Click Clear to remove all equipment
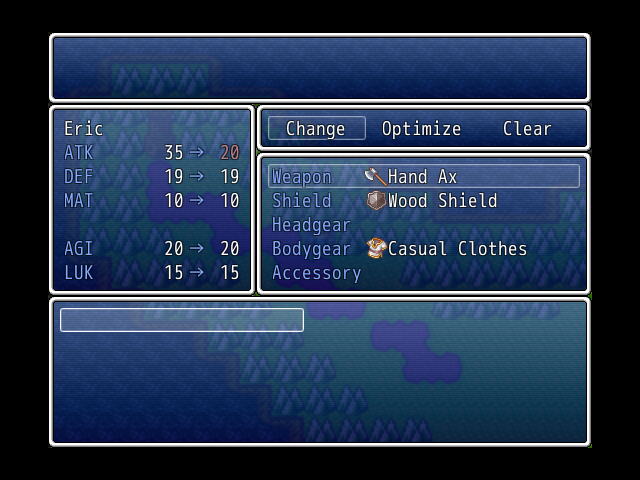 click(527, 129)
